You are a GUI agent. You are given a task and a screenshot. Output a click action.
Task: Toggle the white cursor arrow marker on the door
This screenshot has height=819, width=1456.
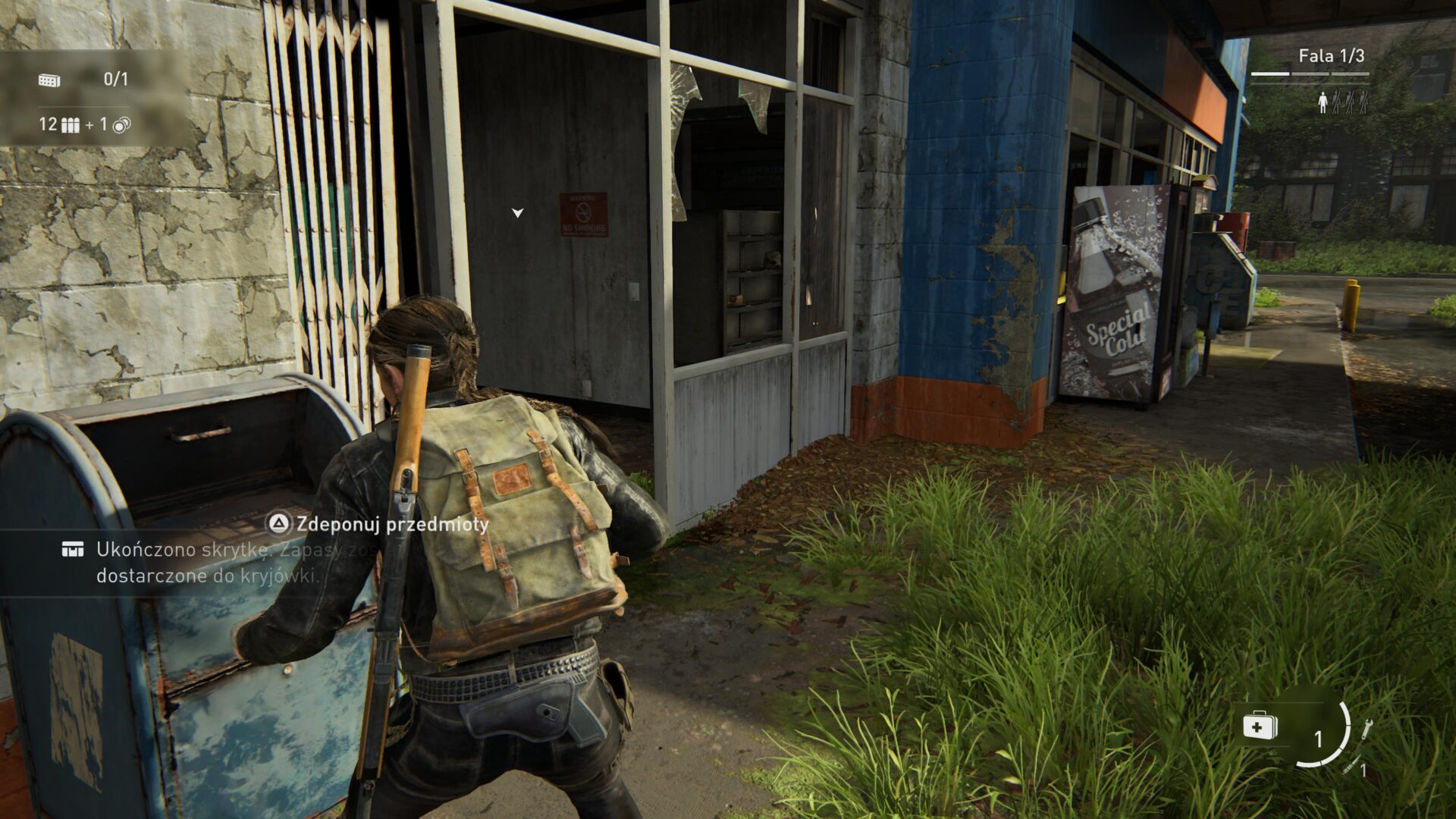click(x=519, y=213)
